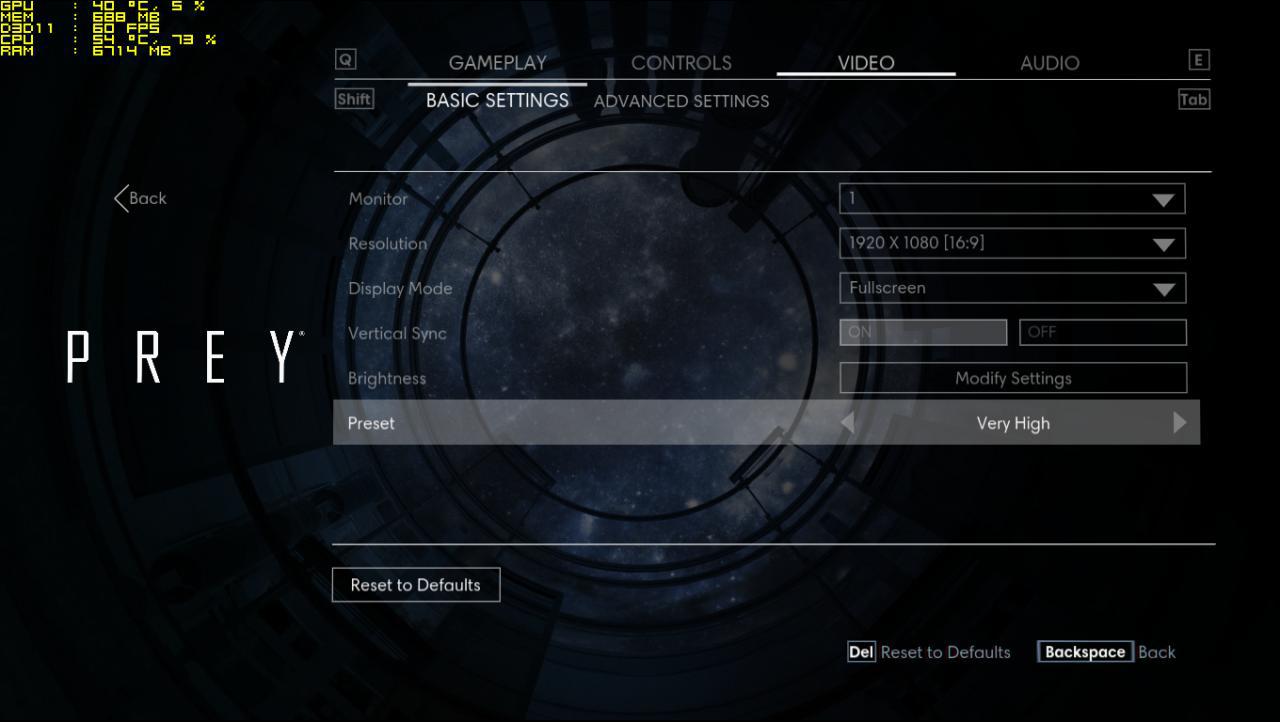Click Modify Settings for Brightness
1280x722 pixels.
click(1013, 378)
